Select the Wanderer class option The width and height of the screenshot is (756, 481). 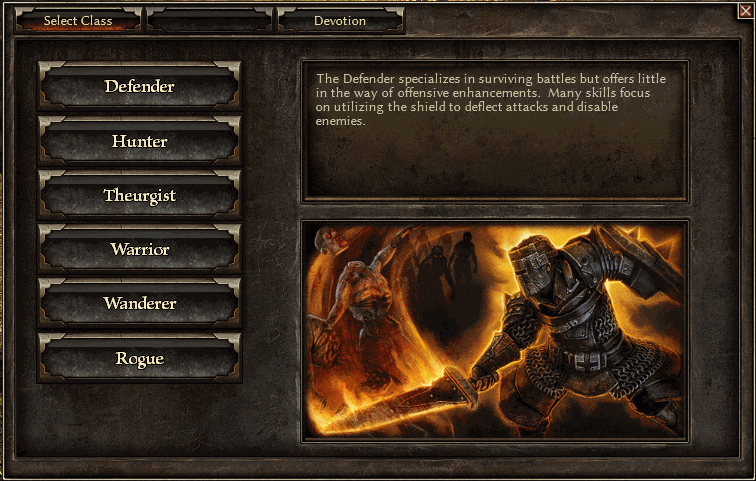(x=139, y=304)
